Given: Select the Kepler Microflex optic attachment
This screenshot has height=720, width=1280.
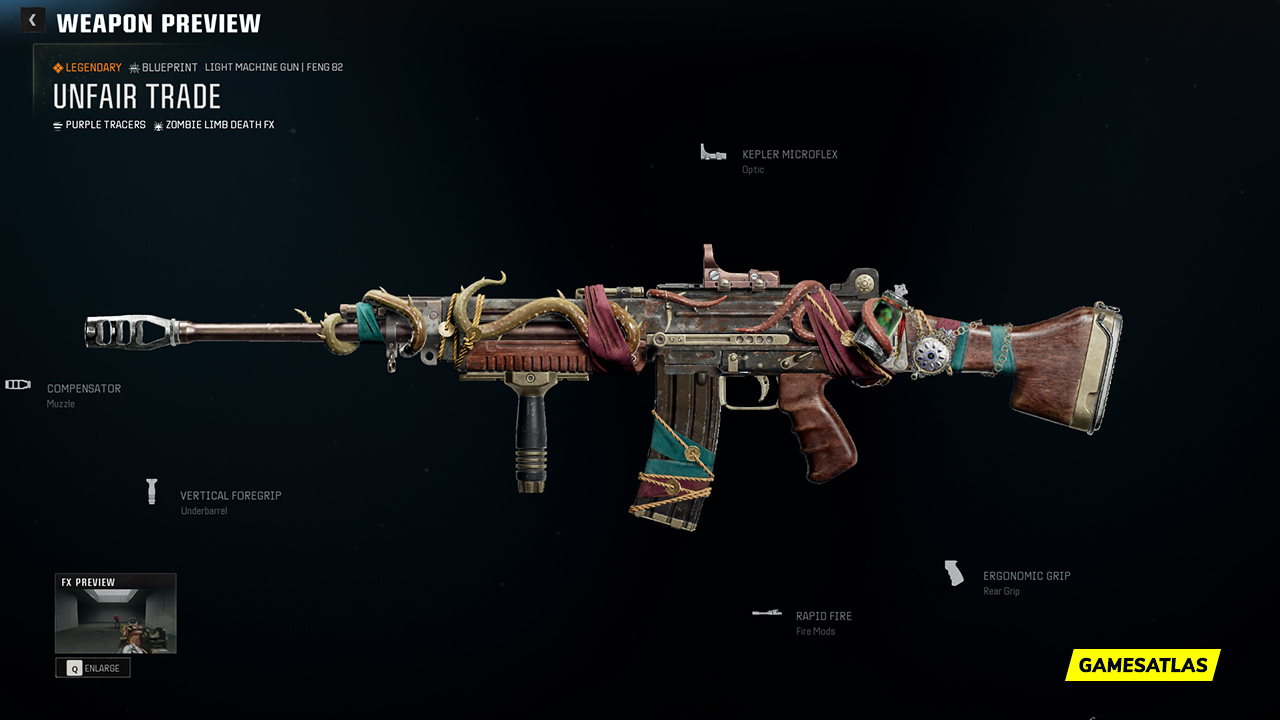Looking at the screenshot, I should coord(789,155).
